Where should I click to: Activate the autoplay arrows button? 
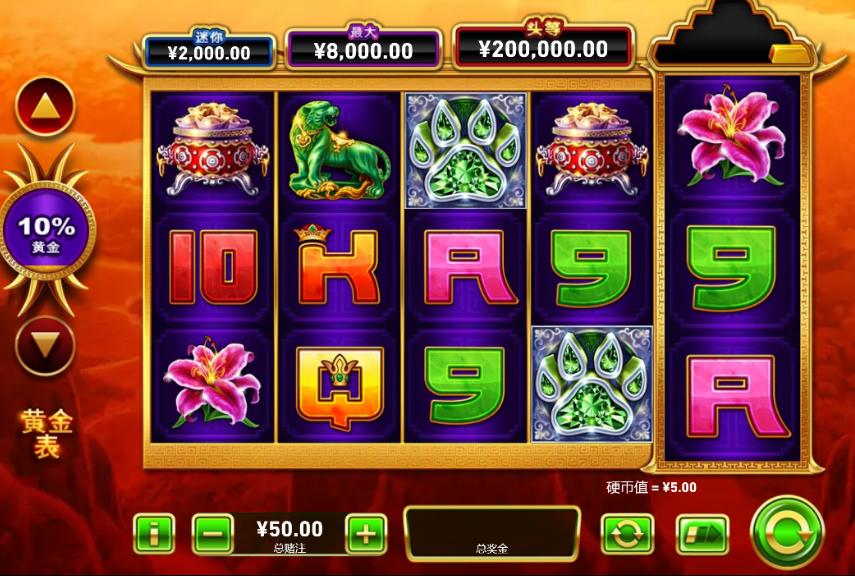tap(627, 534)
